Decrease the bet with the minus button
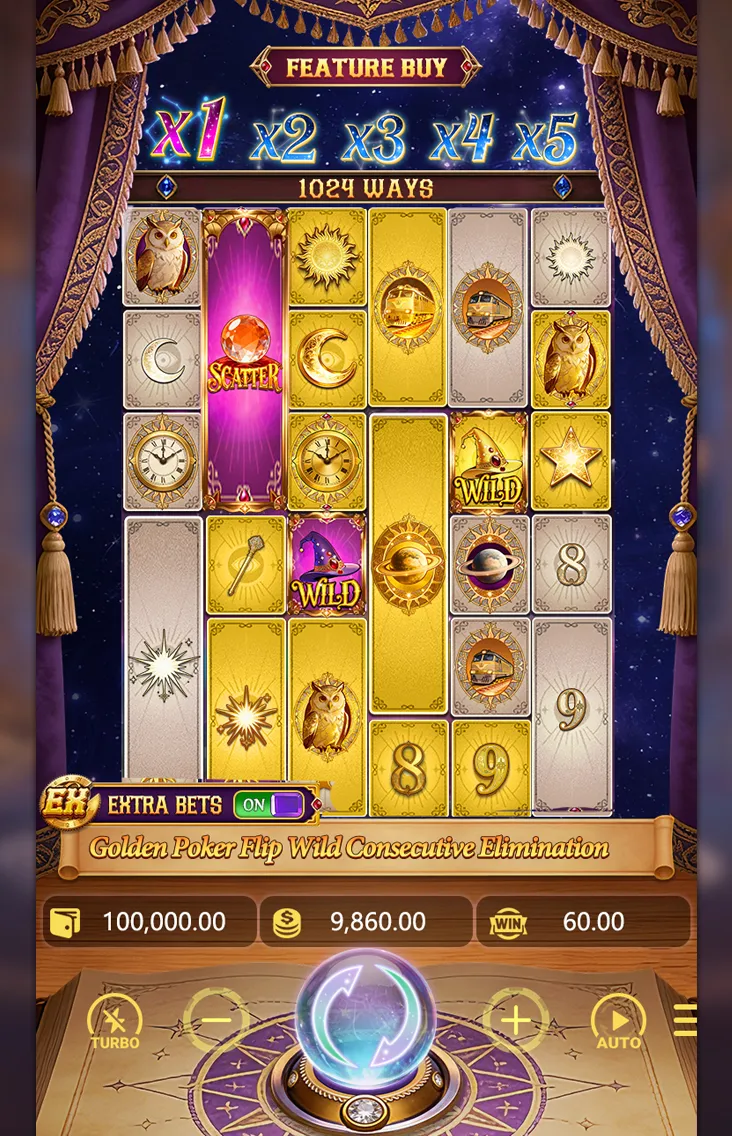Image resolution: width=732 pixels, height=1136 pixels. click(x=216, y=1020)
